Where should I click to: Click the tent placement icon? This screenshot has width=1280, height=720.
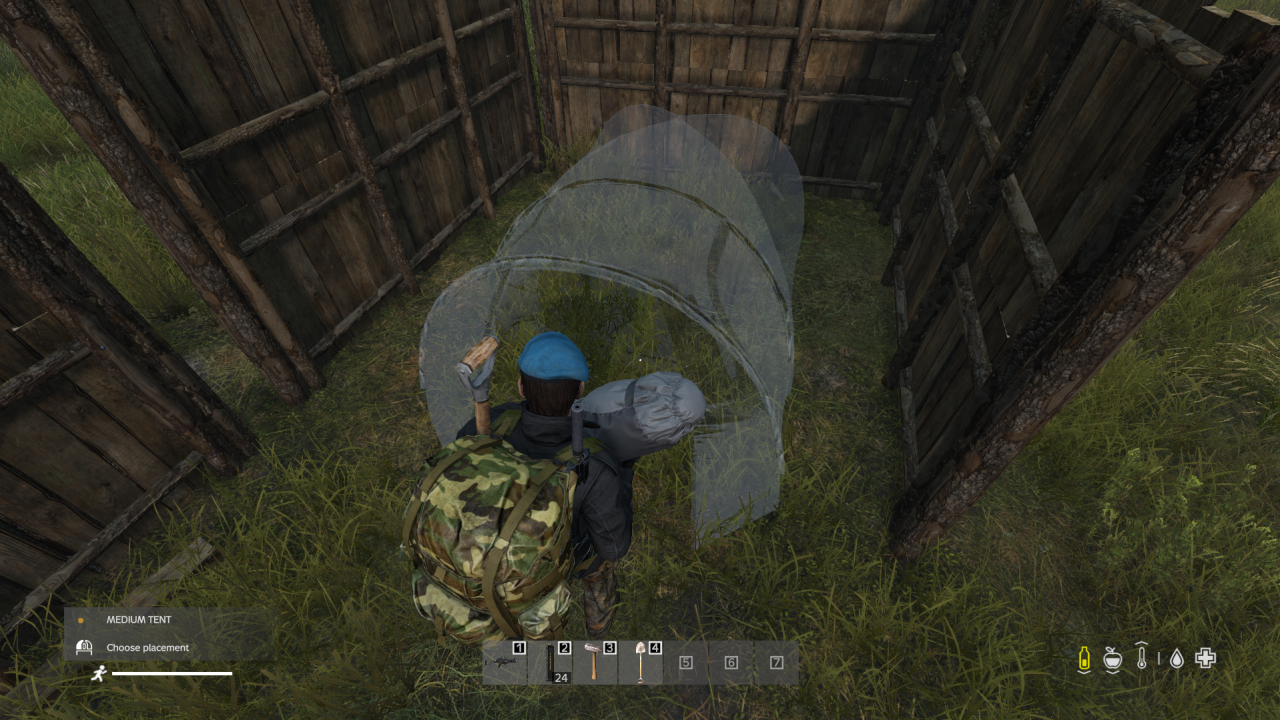click(x=82, y=647)
